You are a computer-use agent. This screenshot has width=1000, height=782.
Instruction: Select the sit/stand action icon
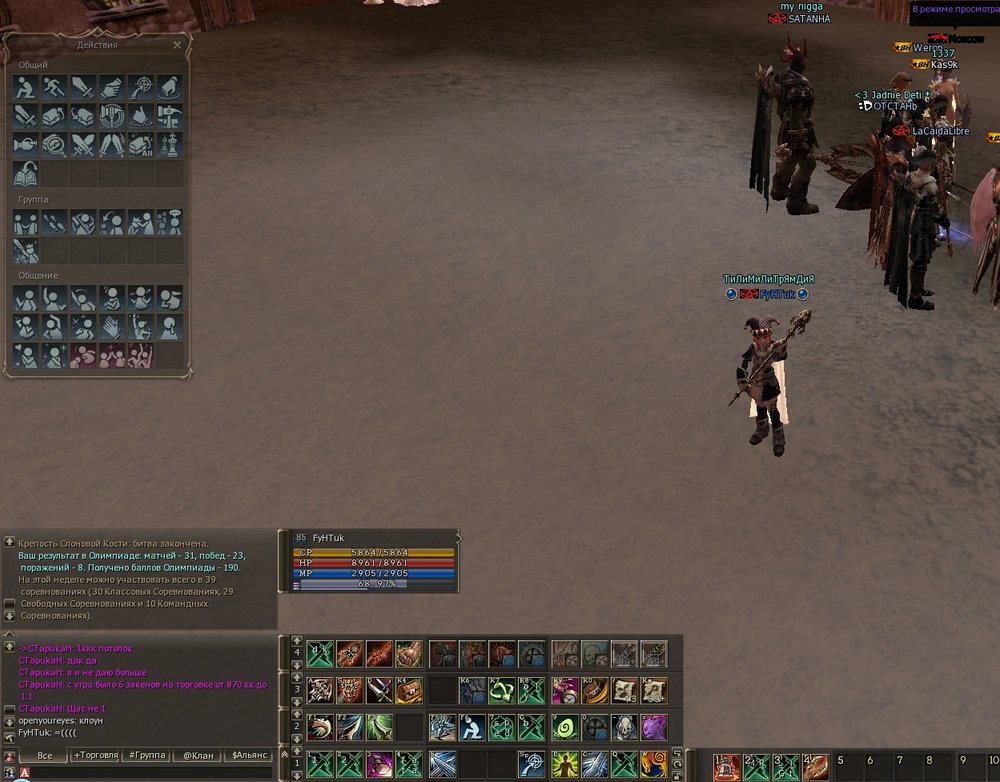pos(26,87)
